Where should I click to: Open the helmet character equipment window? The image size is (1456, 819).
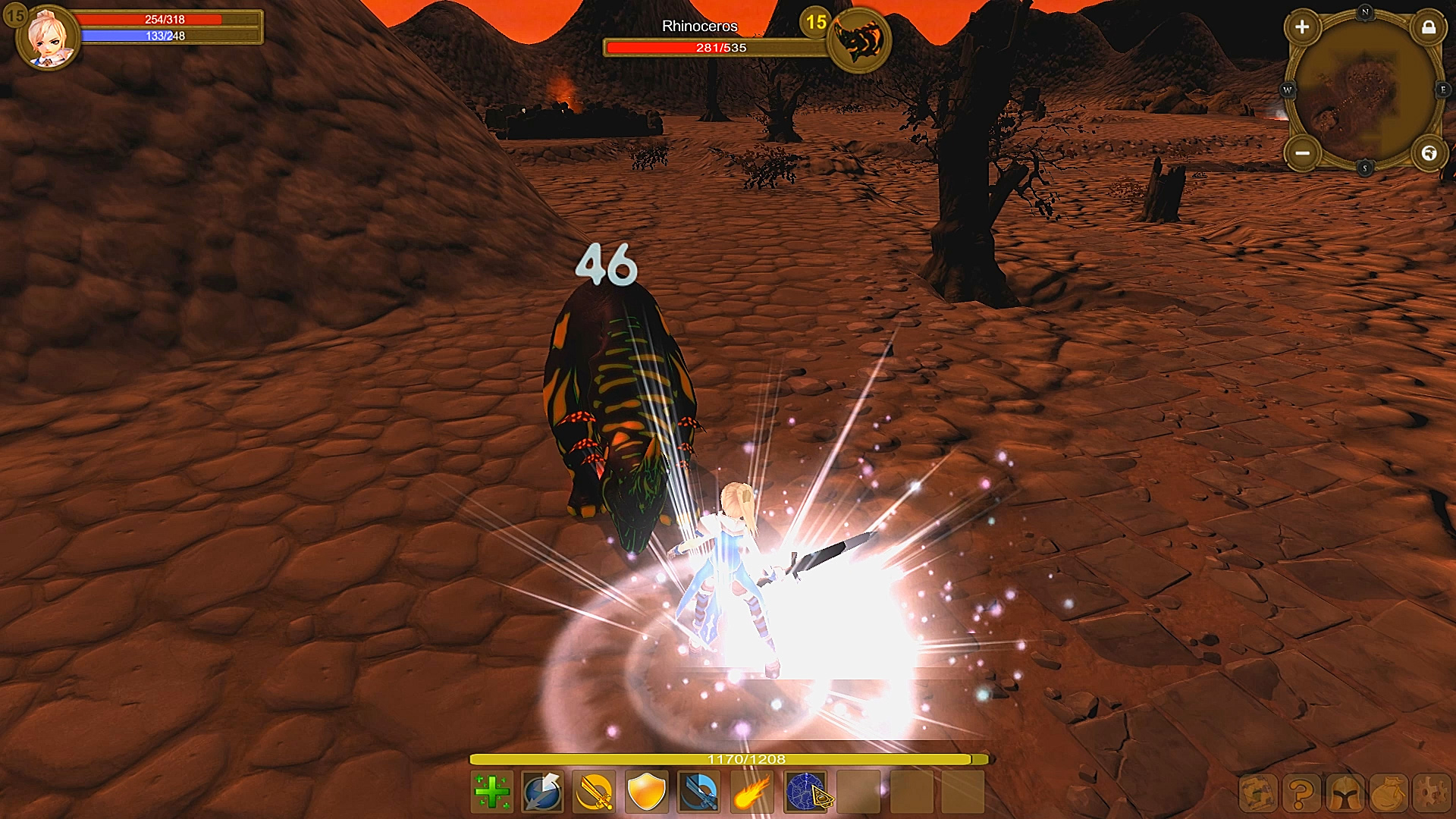click(x=1345, y=795)
